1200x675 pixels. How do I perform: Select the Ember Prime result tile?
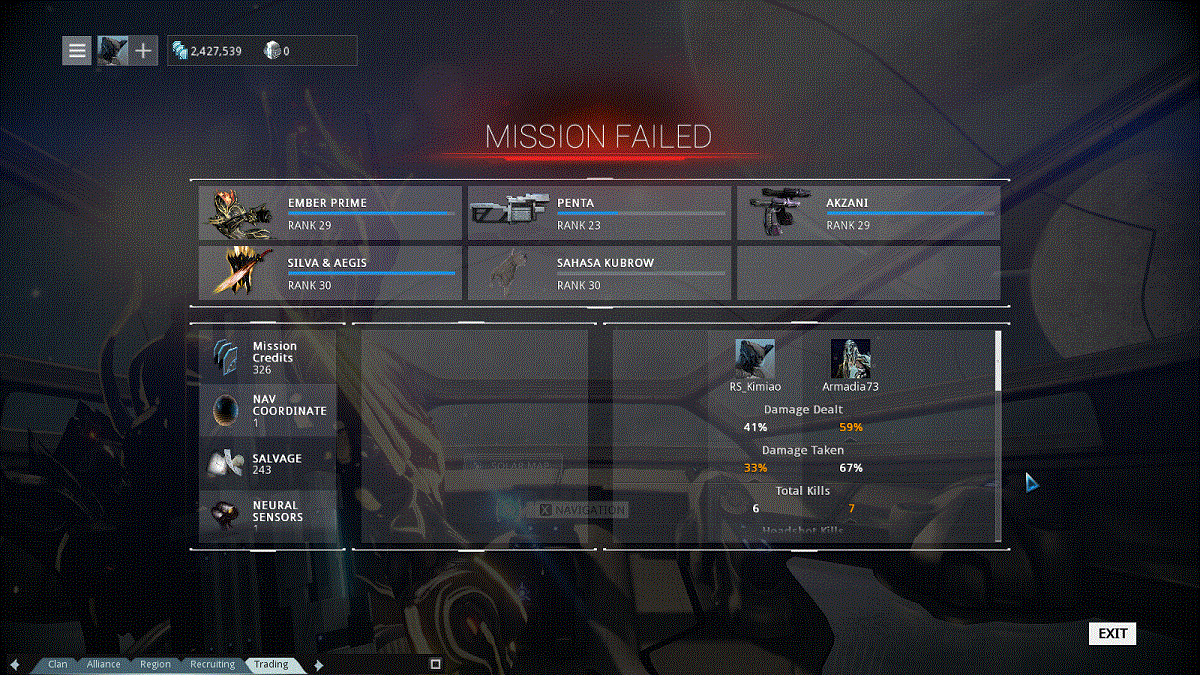click(x=330, y=213)
